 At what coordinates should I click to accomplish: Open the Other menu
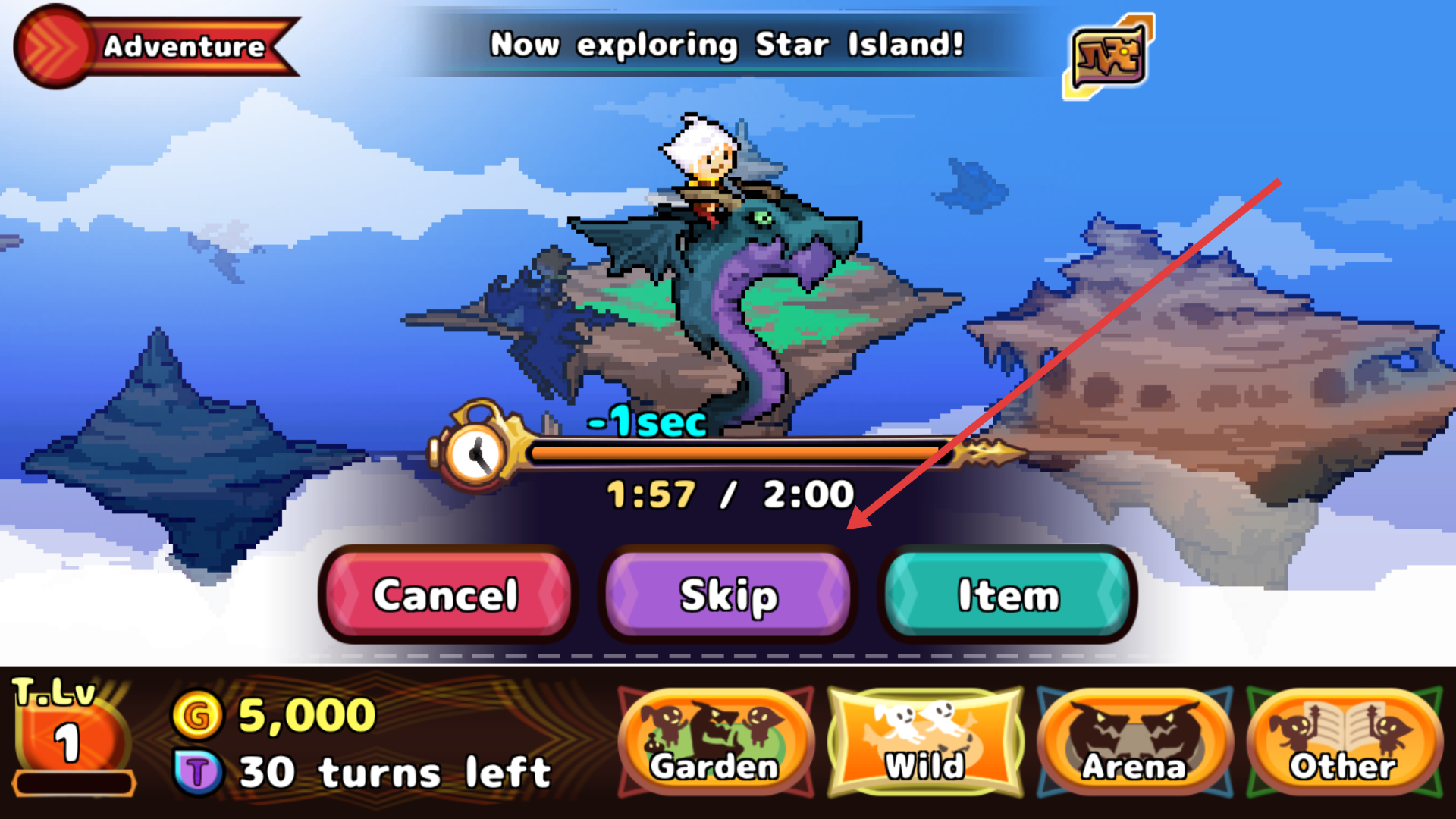pos(1344,743)
